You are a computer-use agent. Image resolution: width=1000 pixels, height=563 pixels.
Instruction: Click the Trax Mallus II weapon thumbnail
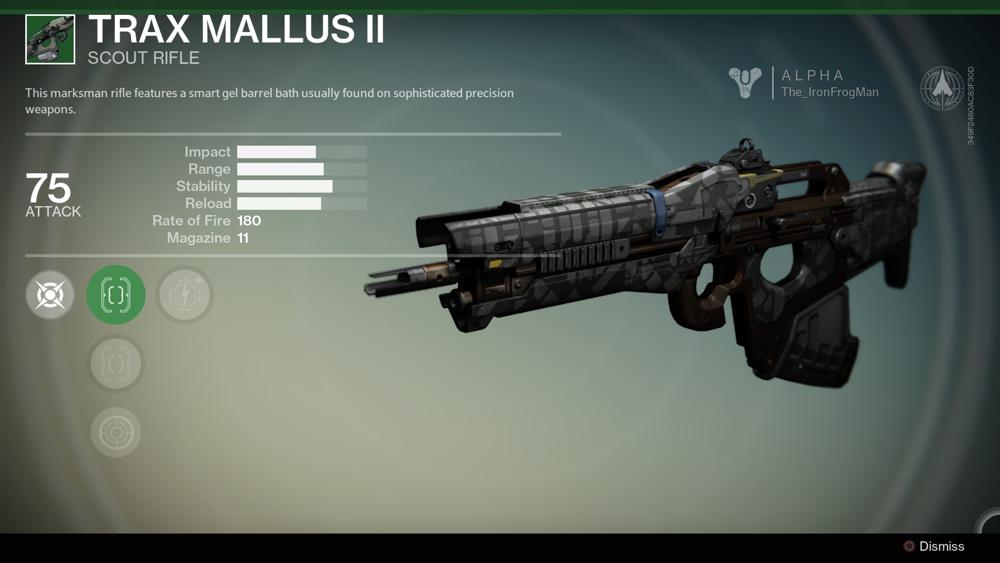[50, 39]
